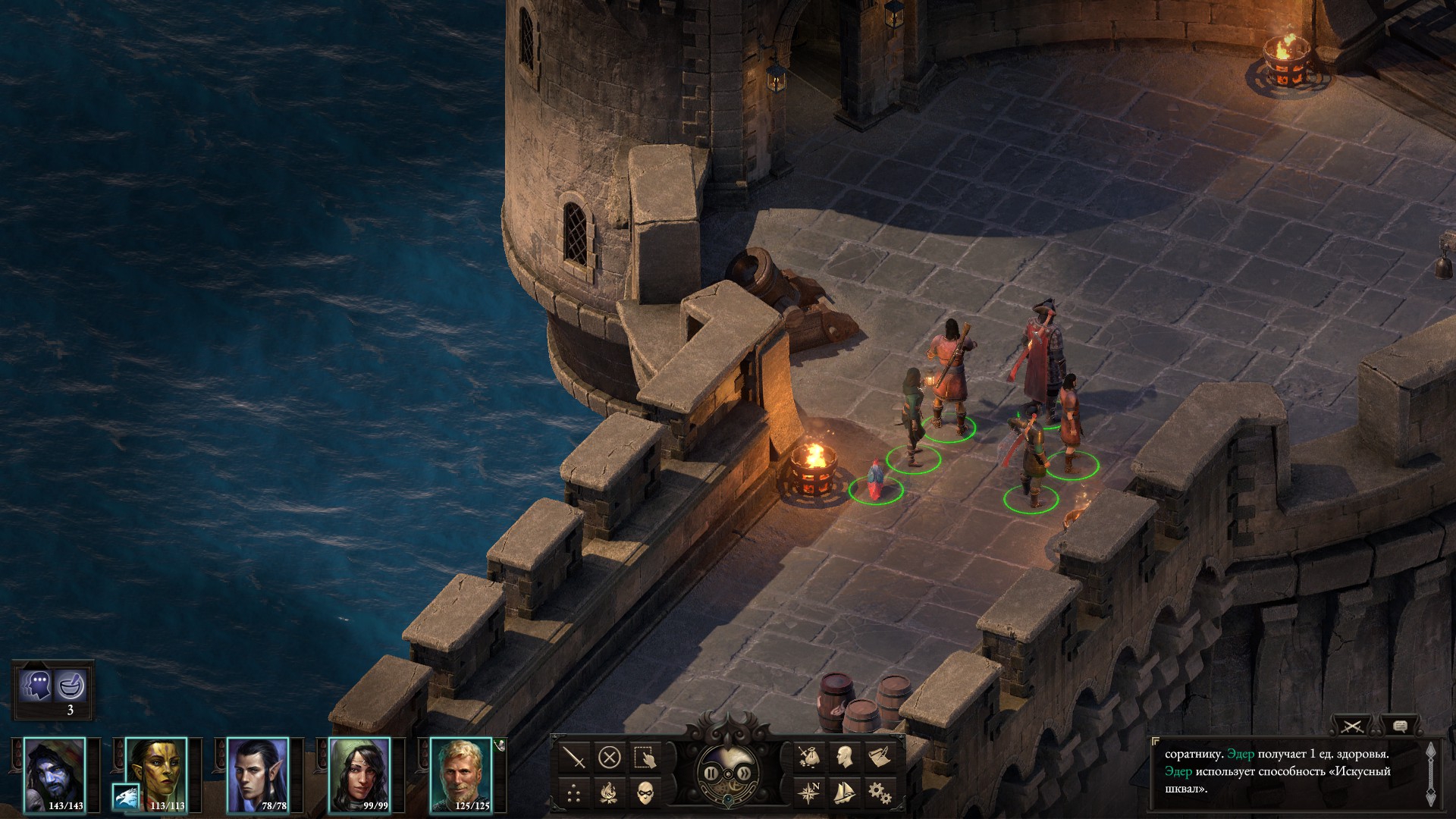The width and height of the screenshot is (1456, 819).
Task: Open the area map compass icon
Action: click(x=808, y=793)
